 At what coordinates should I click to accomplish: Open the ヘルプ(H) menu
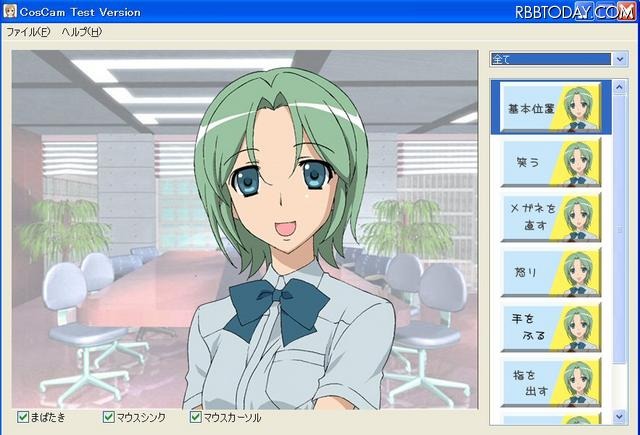click(x=82, y=32)
